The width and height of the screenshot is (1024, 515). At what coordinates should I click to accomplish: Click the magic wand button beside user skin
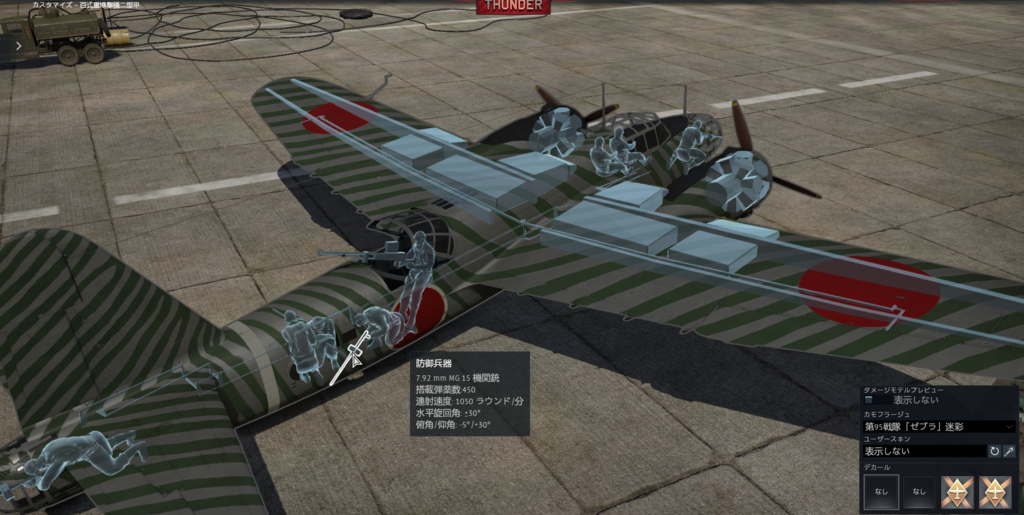point(1009,451)
